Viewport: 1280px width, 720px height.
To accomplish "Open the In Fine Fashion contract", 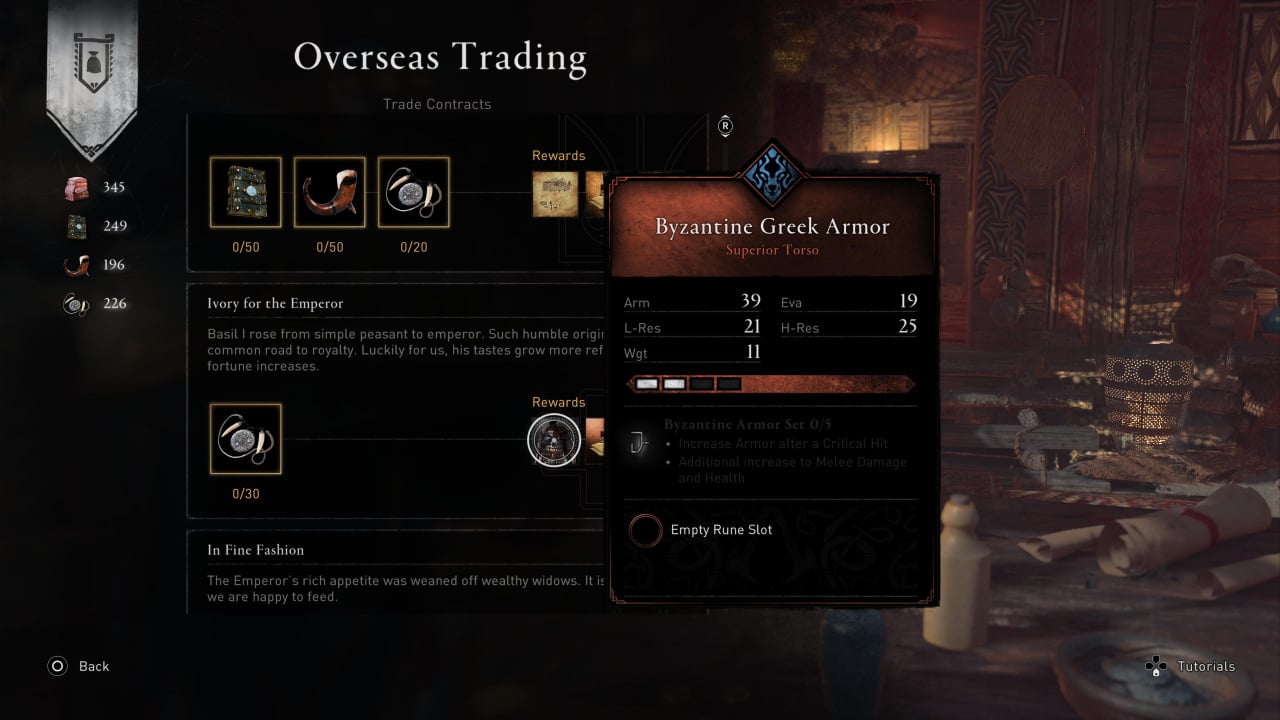I will [255, 550].
